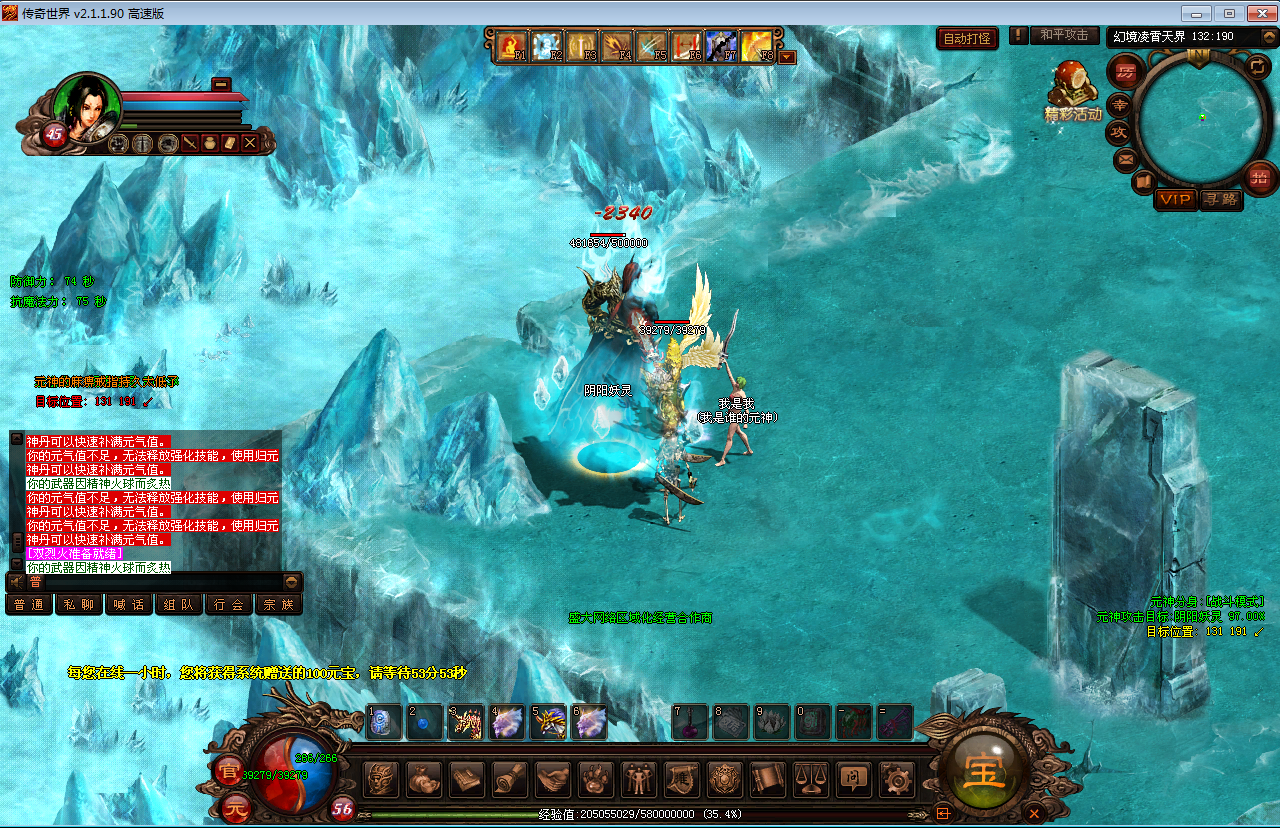Open the gear settings icon
The image size is (1280, 828).
click(x=897, y=779)
